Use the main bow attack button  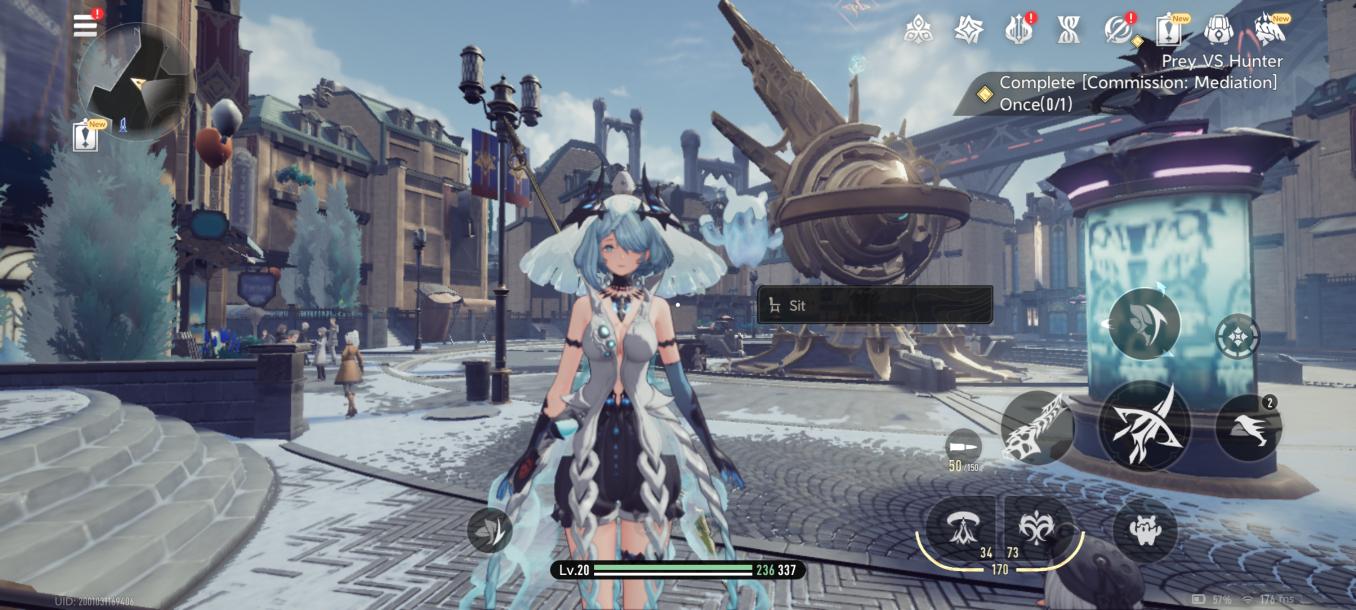1144,425
